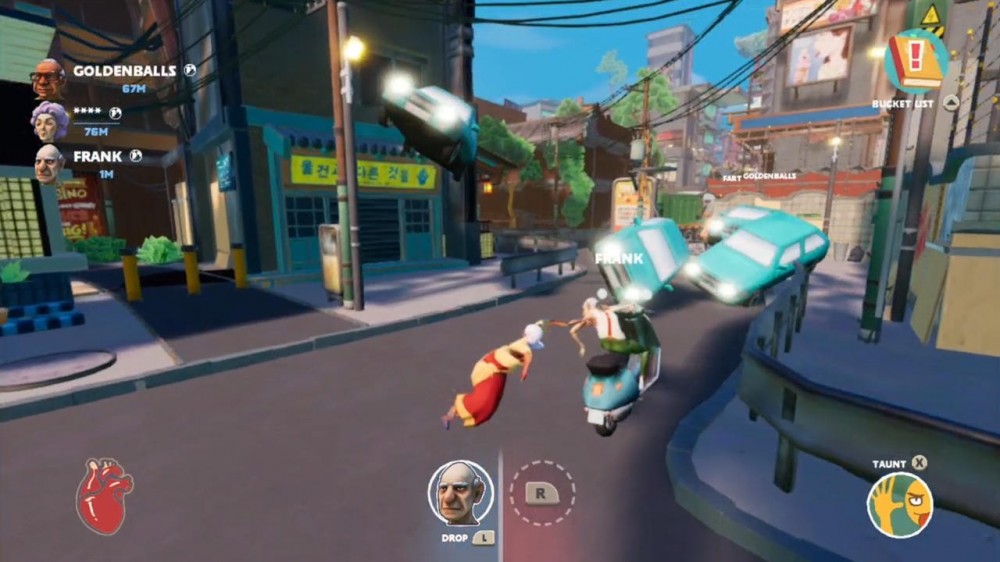The height and width of the screenshot is (562, 1000).
Task: Pick the purple-haired granny player portrait
Action: pos(49,121)
